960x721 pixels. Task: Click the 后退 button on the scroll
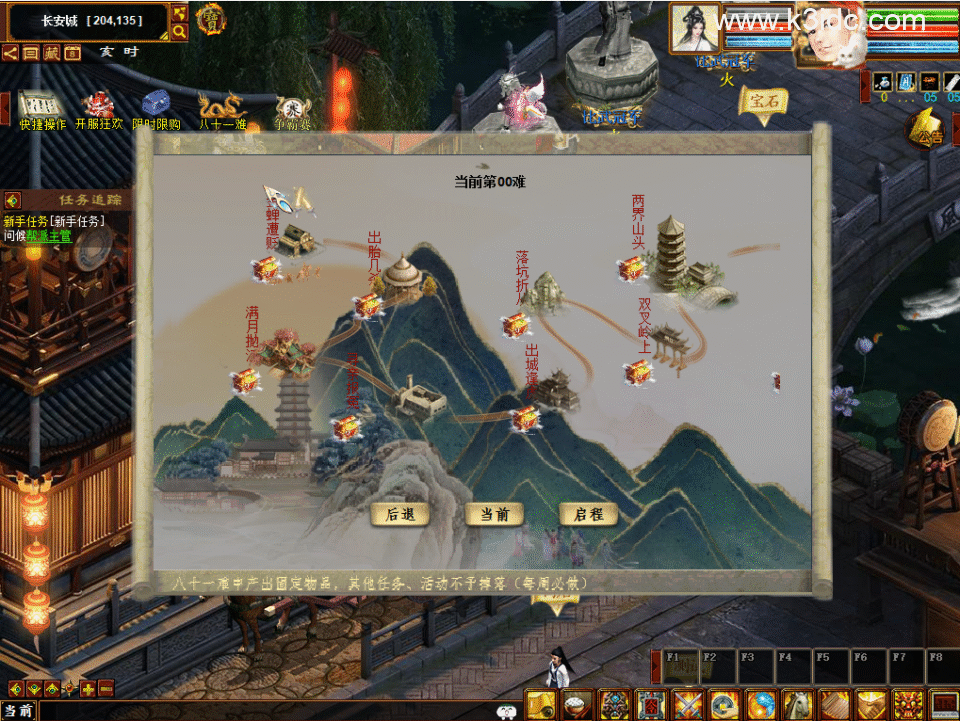click(x=400, y=514)
